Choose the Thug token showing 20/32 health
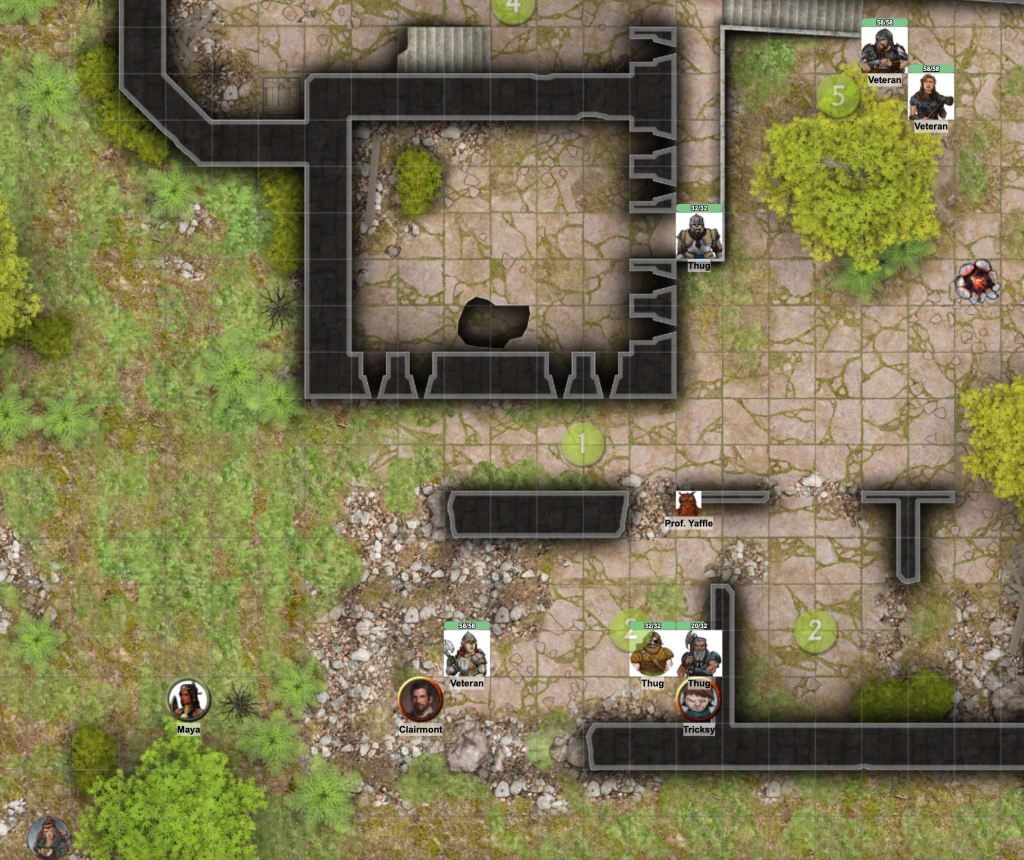Viewport: 1024px width, 860px height. [x=699, y=654]
